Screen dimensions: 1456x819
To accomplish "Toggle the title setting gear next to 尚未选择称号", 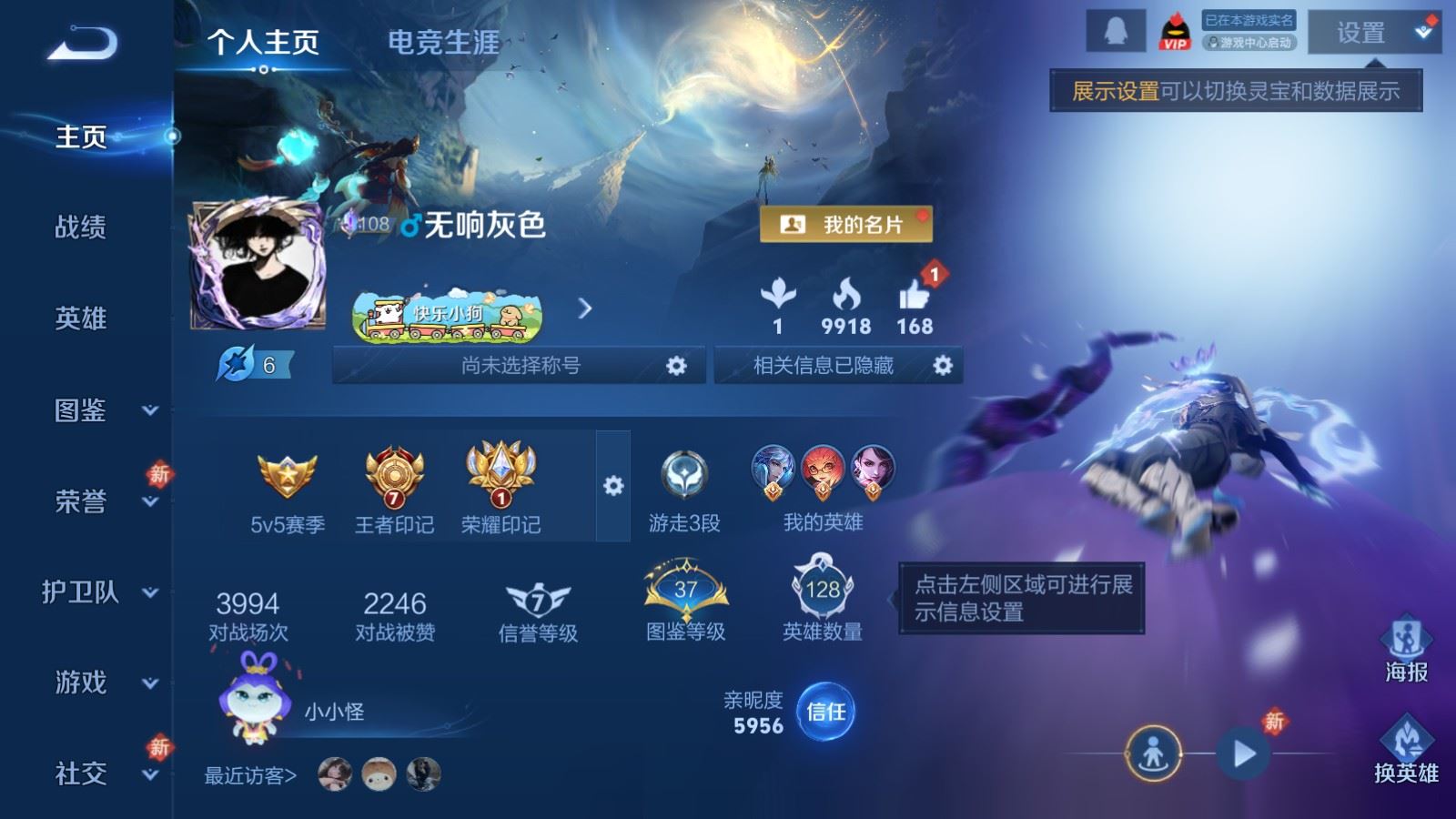I will [x=677, y=366].
